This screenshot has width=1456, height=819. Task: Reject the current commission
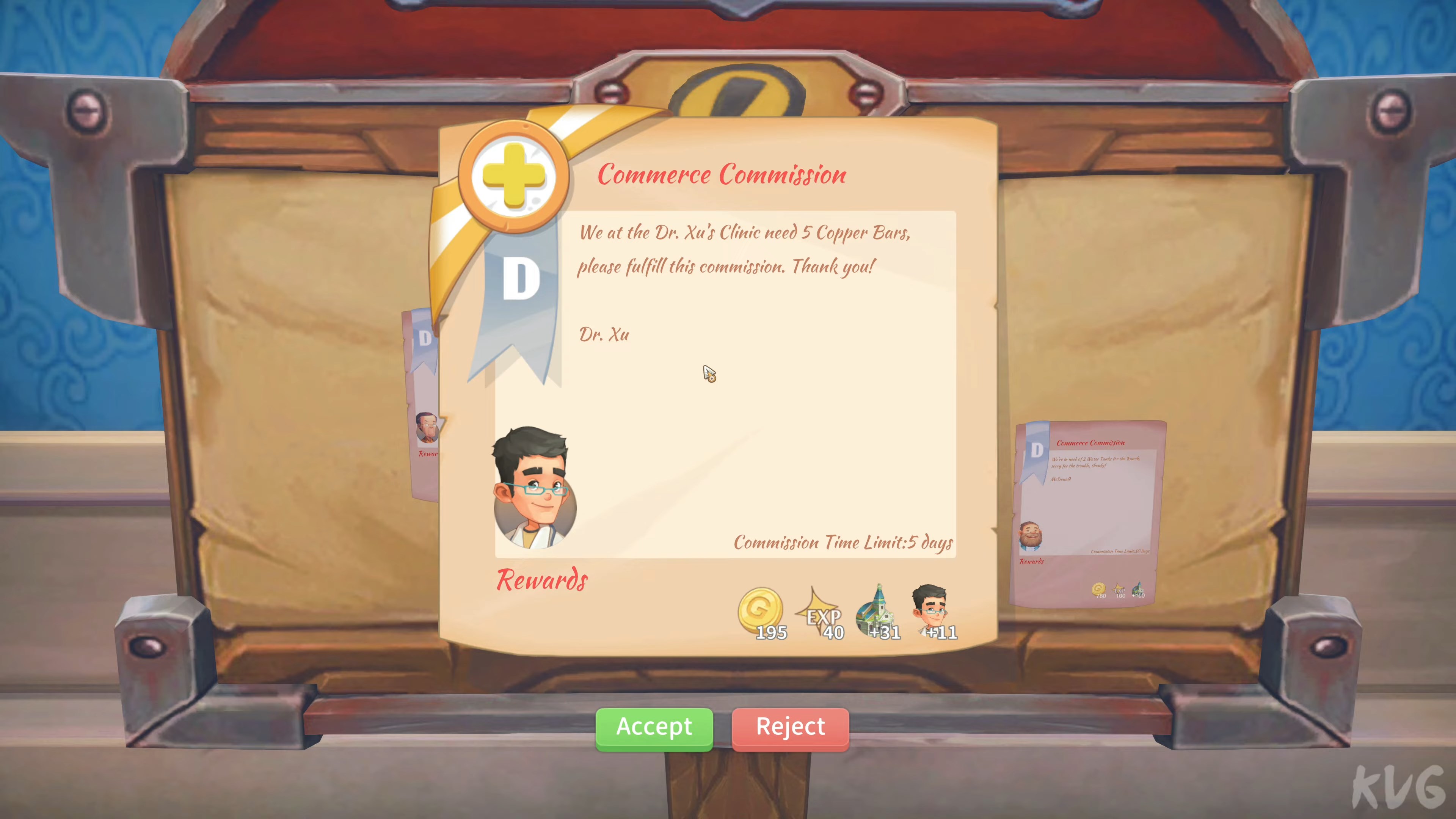point(789,728)
